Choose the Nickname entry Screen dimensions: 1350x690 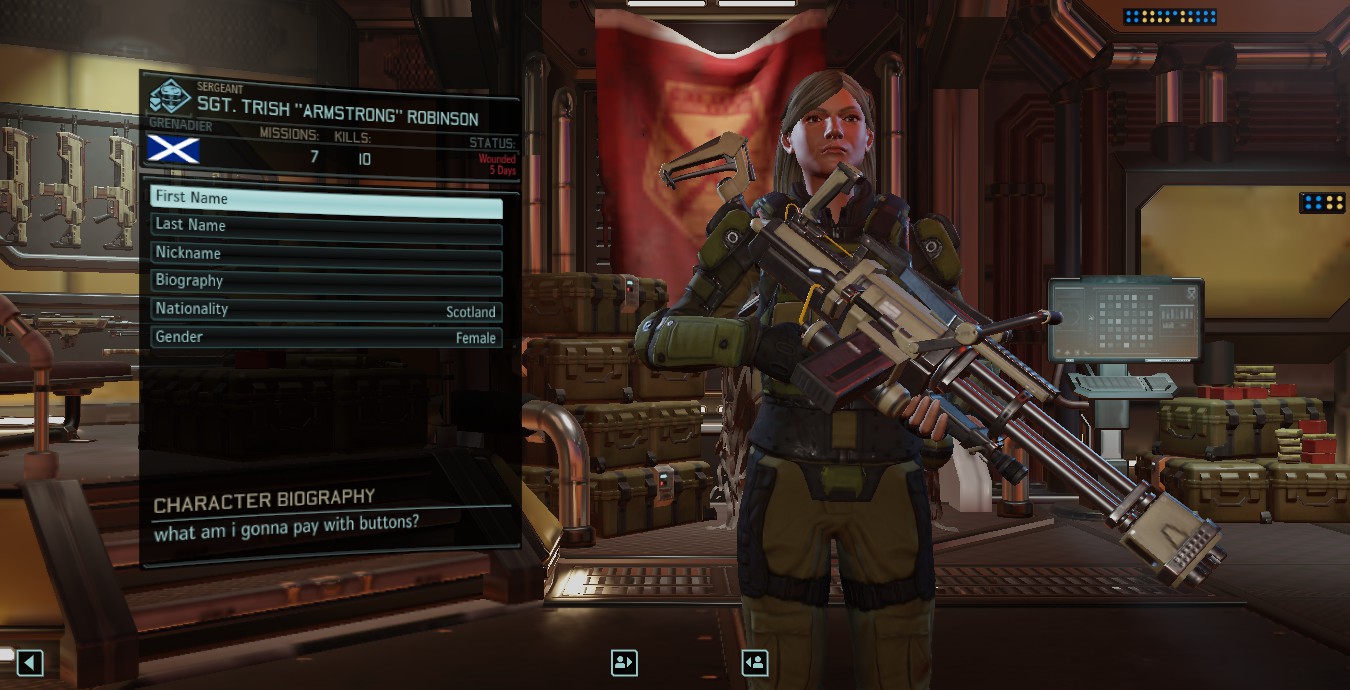326,254
